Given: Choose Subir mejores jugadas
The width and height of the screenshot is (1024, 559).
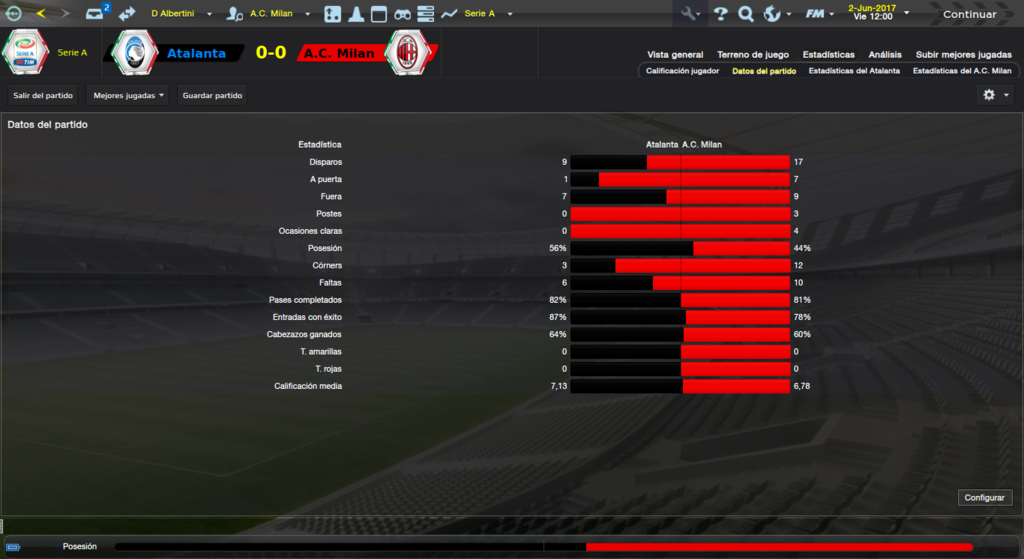Looking at the screenshot, I should [x=963, y=55].
